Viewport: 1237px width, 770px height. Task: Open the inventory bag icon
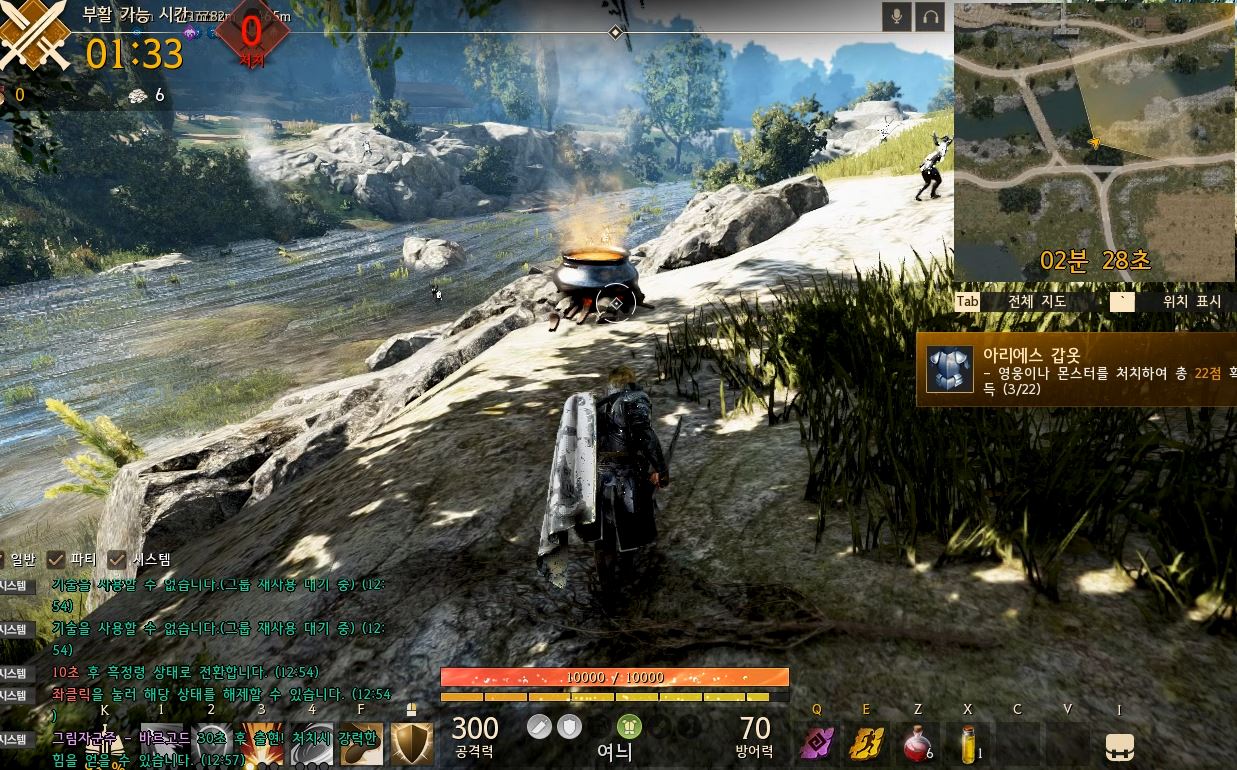[x=1119, y=747]
